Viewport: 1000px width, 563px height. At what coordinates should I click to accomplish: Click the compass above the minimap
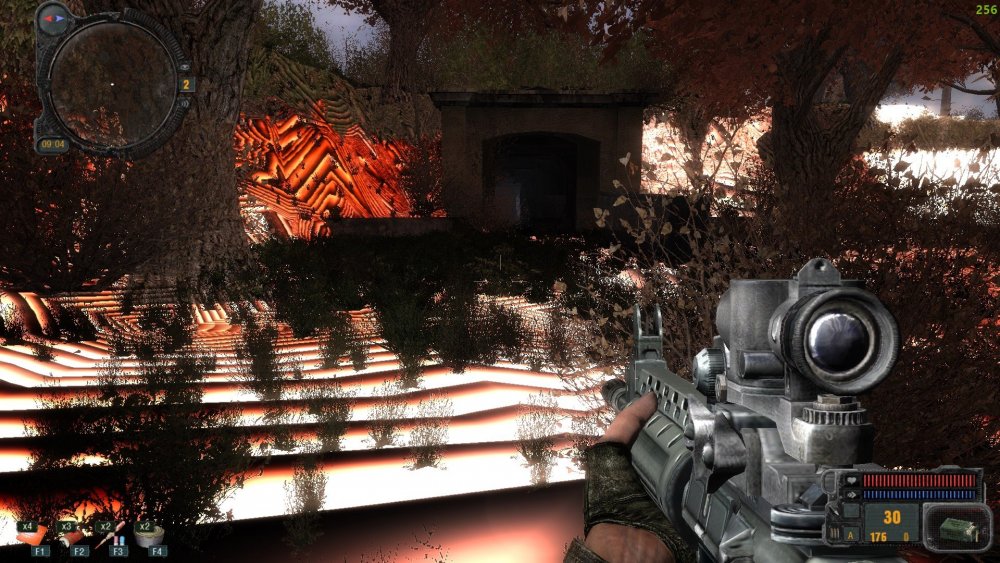[53, 17]
